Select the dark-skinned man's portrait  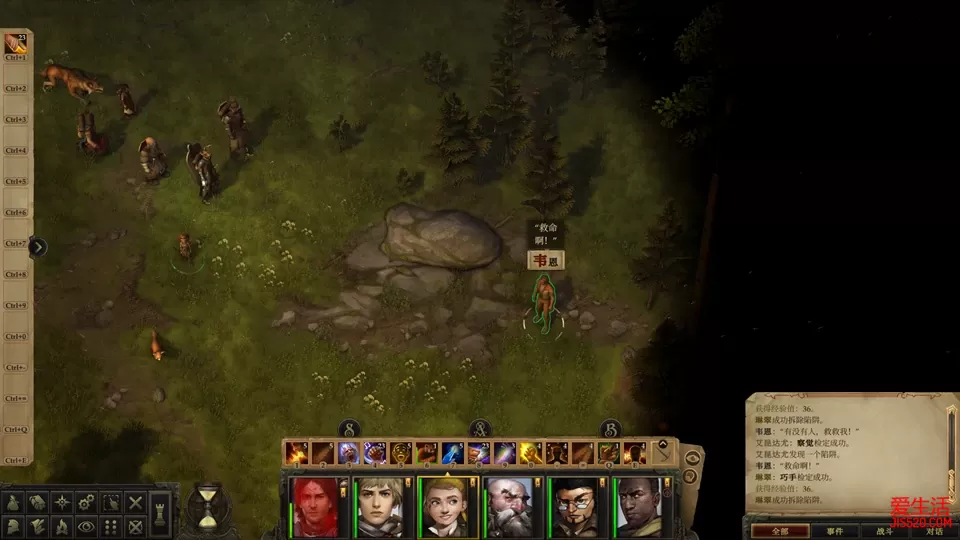click(x=638, y=506)
